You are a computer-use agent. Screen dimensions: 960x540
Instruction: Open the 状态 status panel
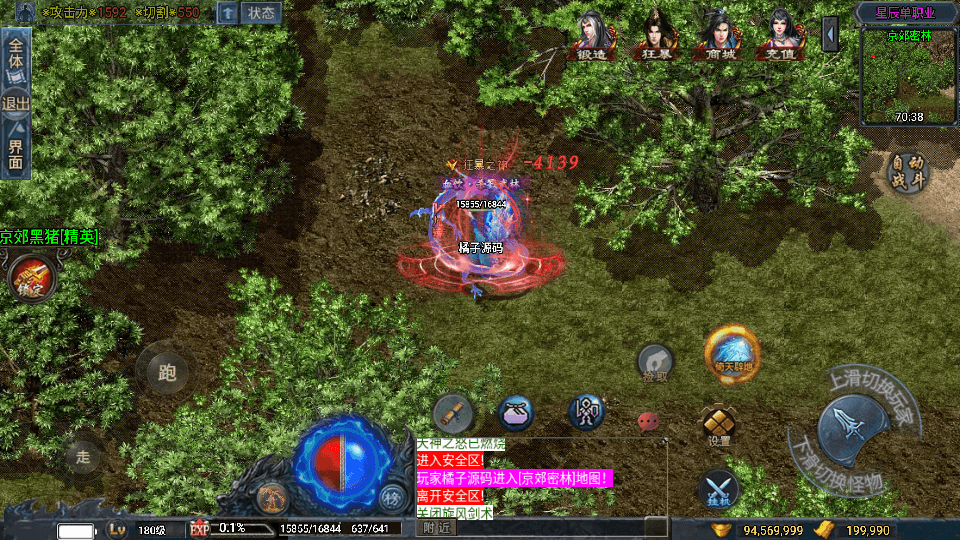pos(262,13)
